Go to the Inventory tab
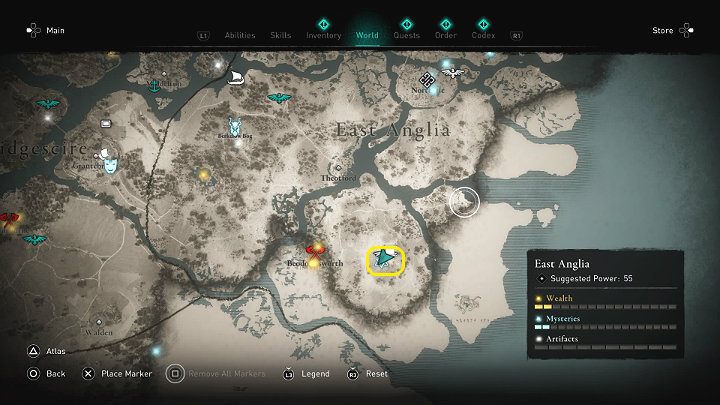 coord(324,35)
